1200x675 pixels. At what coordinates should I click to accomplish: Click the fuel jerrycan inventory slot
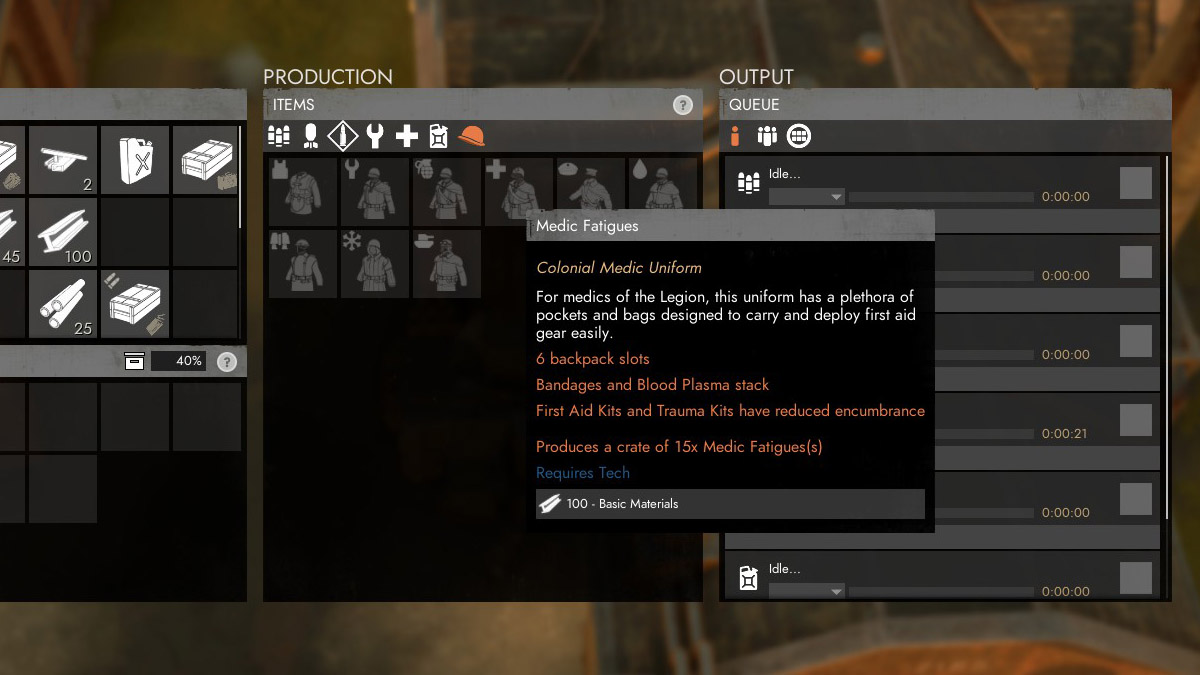[x=134, y=159]
